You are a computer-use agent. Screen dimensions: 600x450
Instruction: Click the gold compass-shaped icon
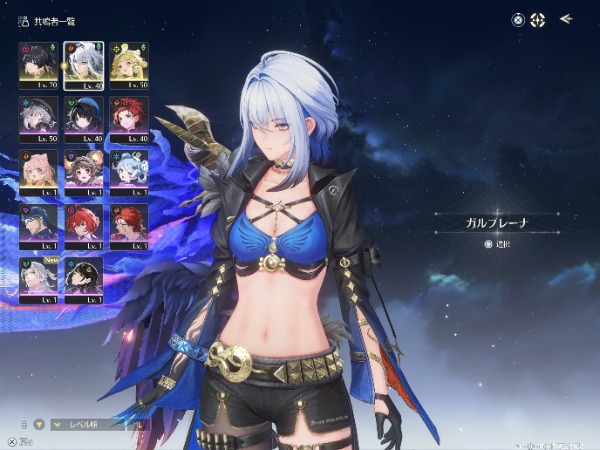tap(537, 19)
